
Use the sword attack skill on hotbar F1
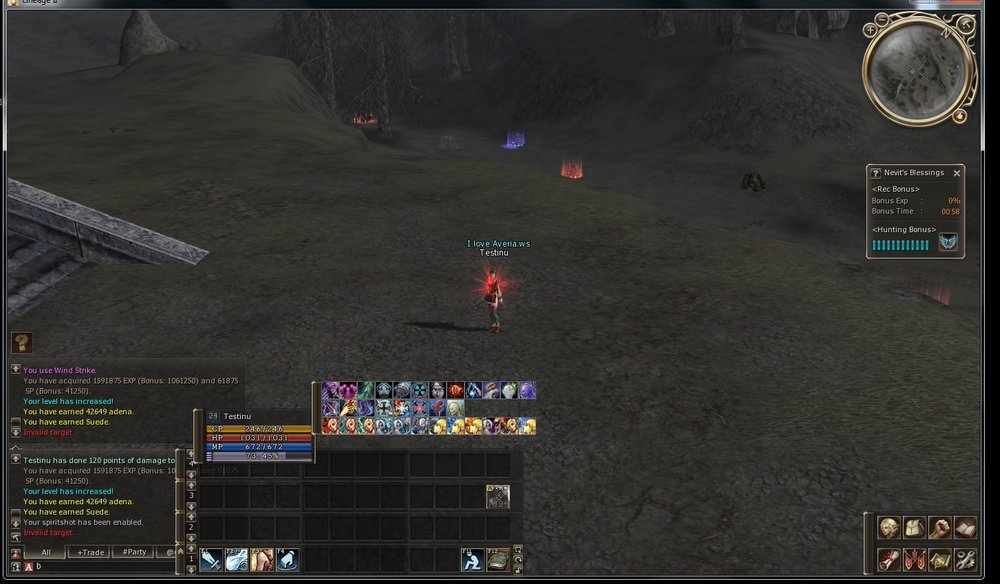click(x=211, y=560)
